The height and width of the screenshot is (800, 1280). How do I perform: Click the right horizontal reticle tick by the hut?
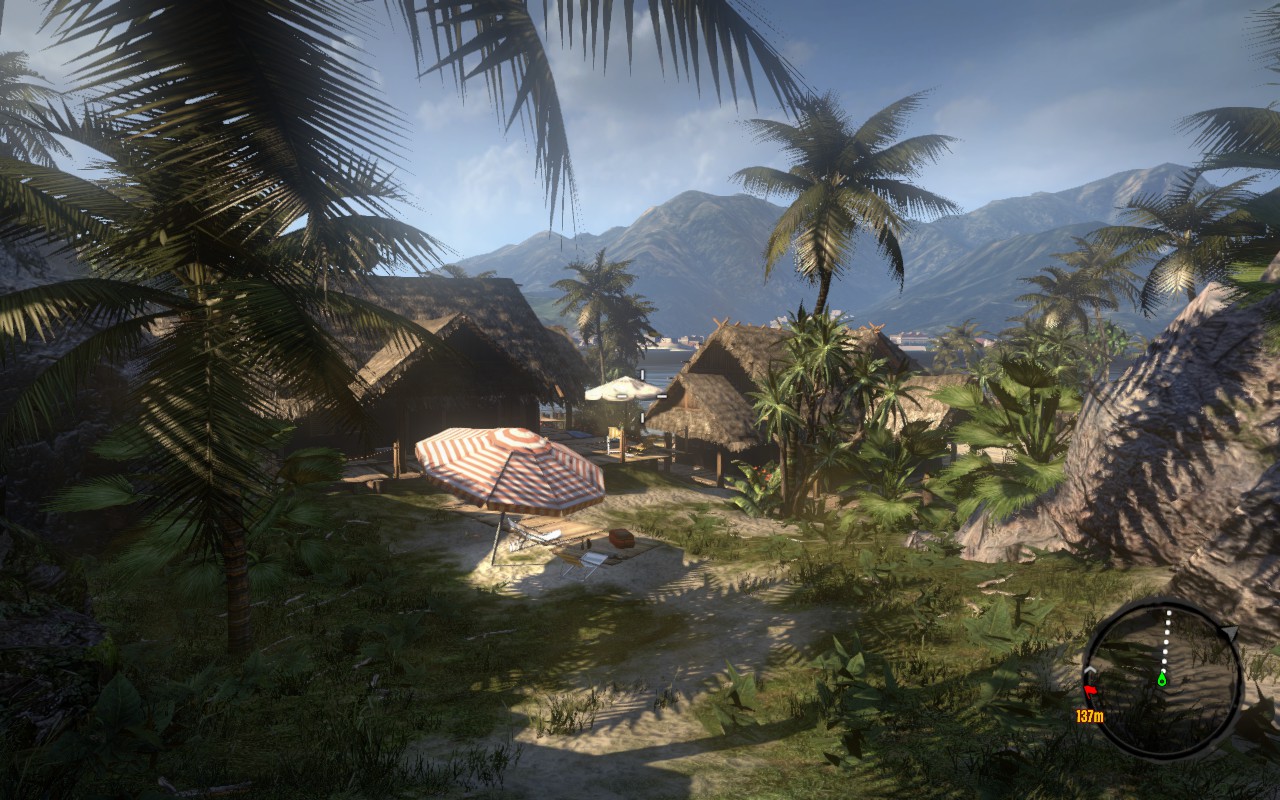coord(662,396)
